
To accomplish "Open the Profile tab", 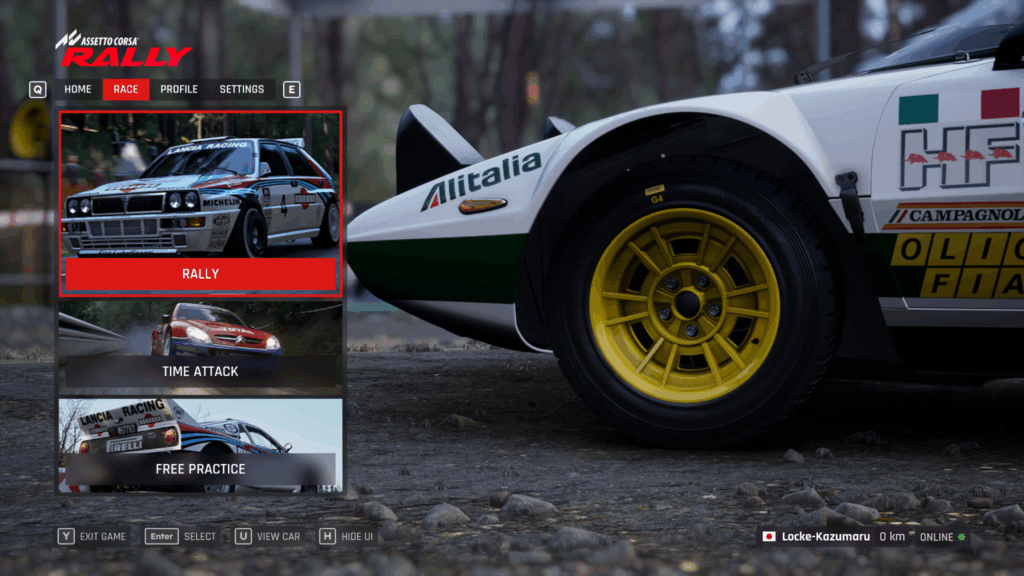I will 179,89.
